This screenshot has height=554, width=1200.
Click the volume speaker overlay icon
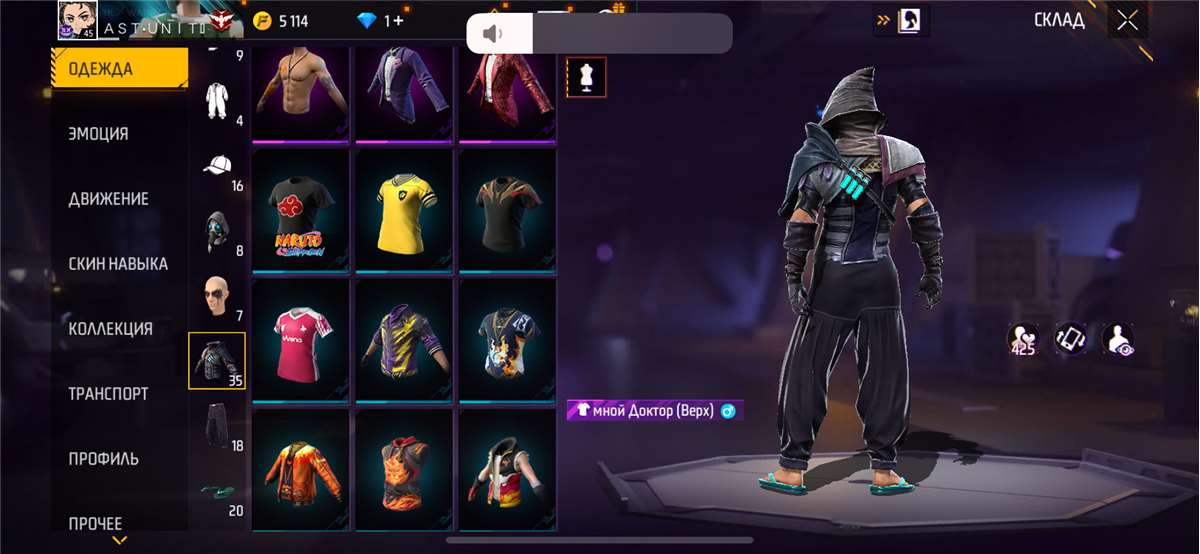coord(492,34)
